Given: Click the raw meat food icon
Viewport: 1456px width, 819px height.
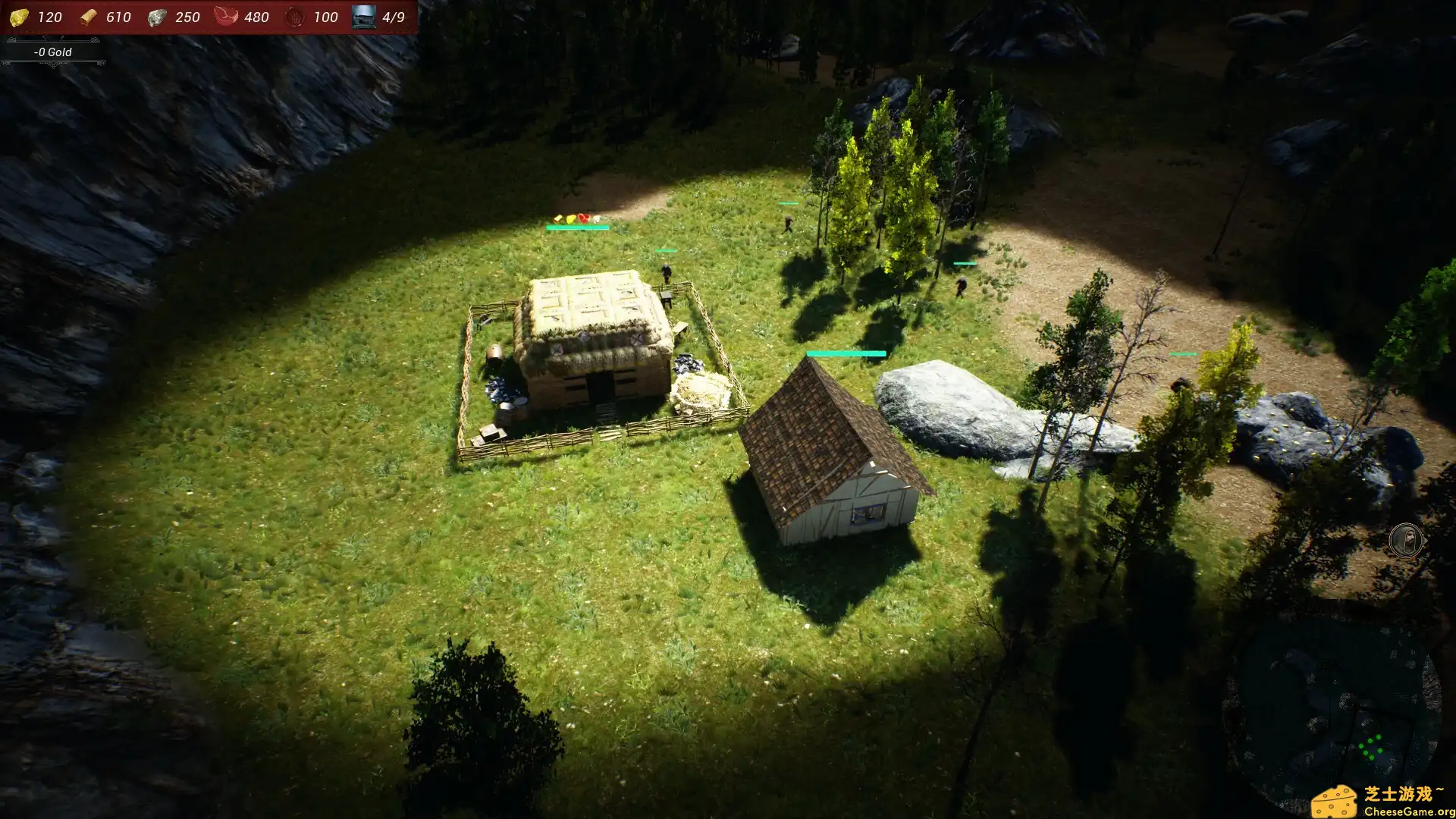Looking at the screenshot, I should tap(226, 16).
